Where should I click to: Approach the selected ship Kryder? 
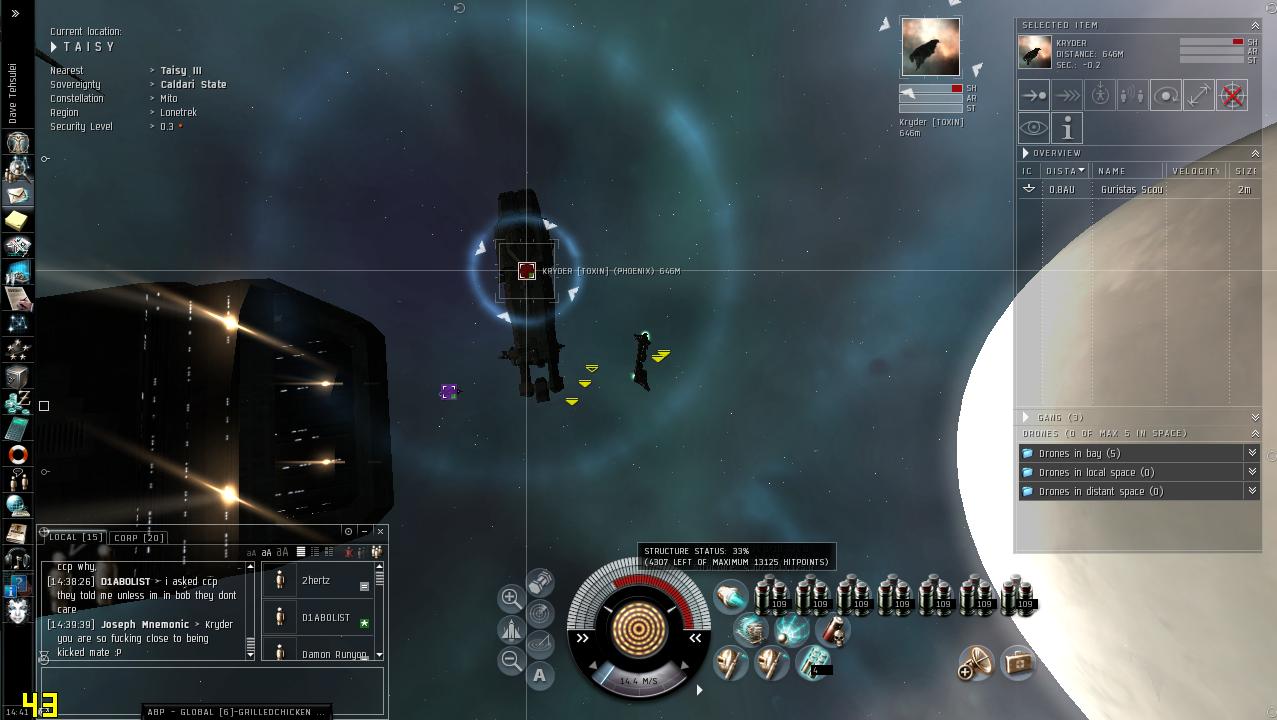point(1034,96)
